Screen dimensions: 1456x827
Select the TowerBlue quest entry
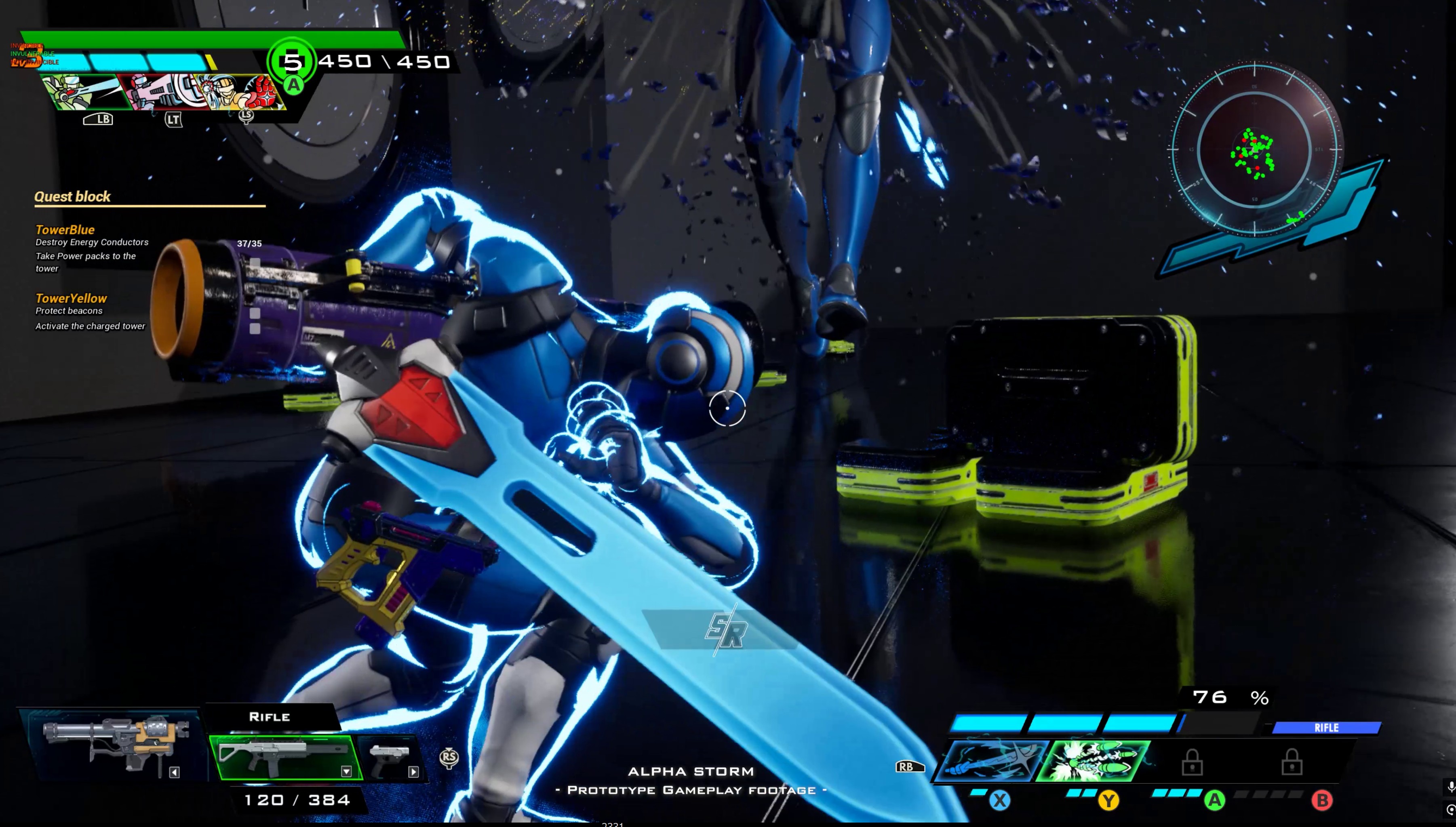pyautogui.click(x=65, y=229)
